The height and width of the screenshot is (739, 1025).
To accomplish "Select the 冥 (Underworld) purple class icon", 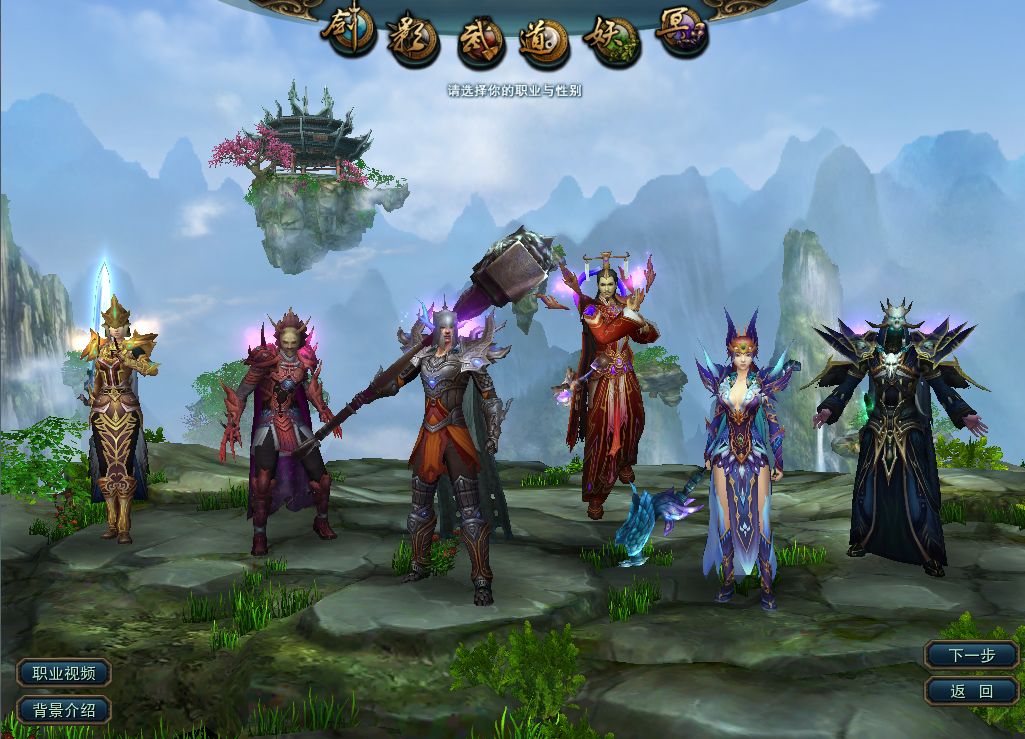I will point(682,32).
